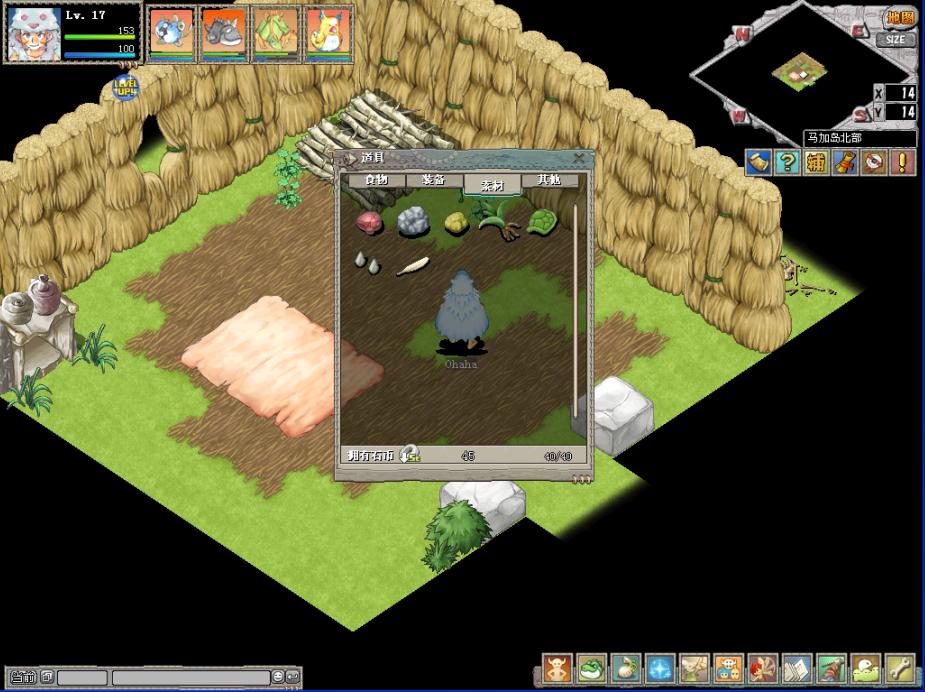This screenshot has height=692, width=925.
Task: Open the 装备 equipment tab
Action: click(x=434, y=180)
